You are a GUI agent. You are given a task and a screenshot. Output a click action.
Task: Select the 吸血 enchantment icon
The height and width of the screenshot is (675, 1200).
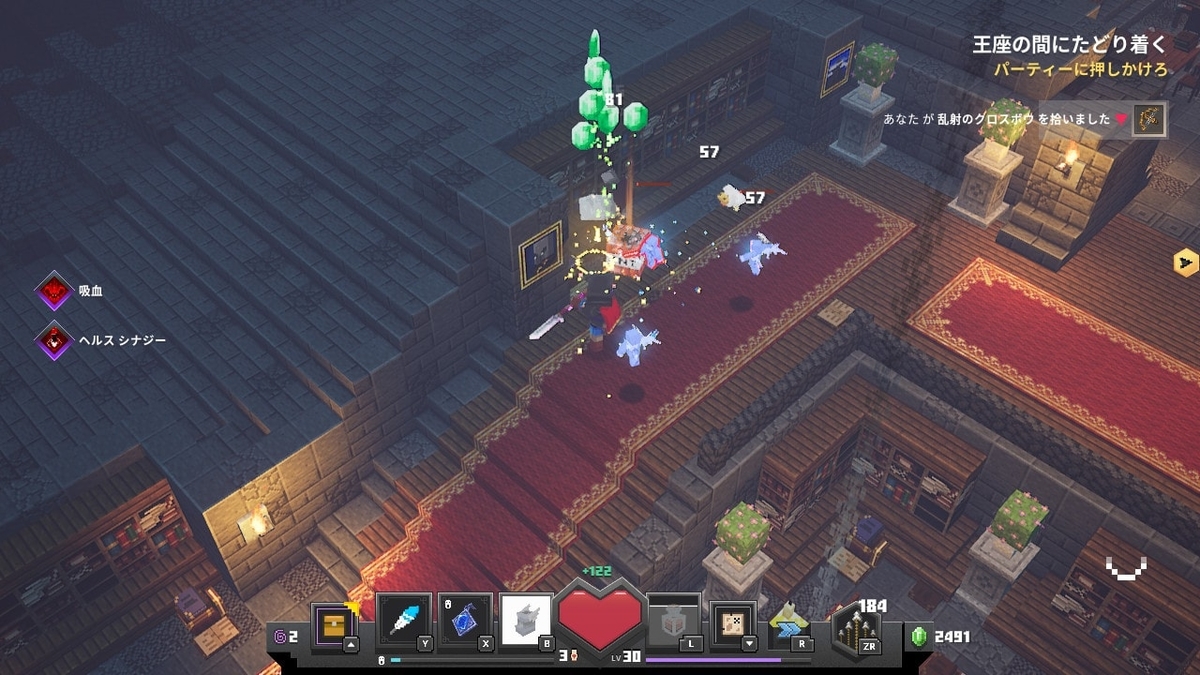coord(53,291)
